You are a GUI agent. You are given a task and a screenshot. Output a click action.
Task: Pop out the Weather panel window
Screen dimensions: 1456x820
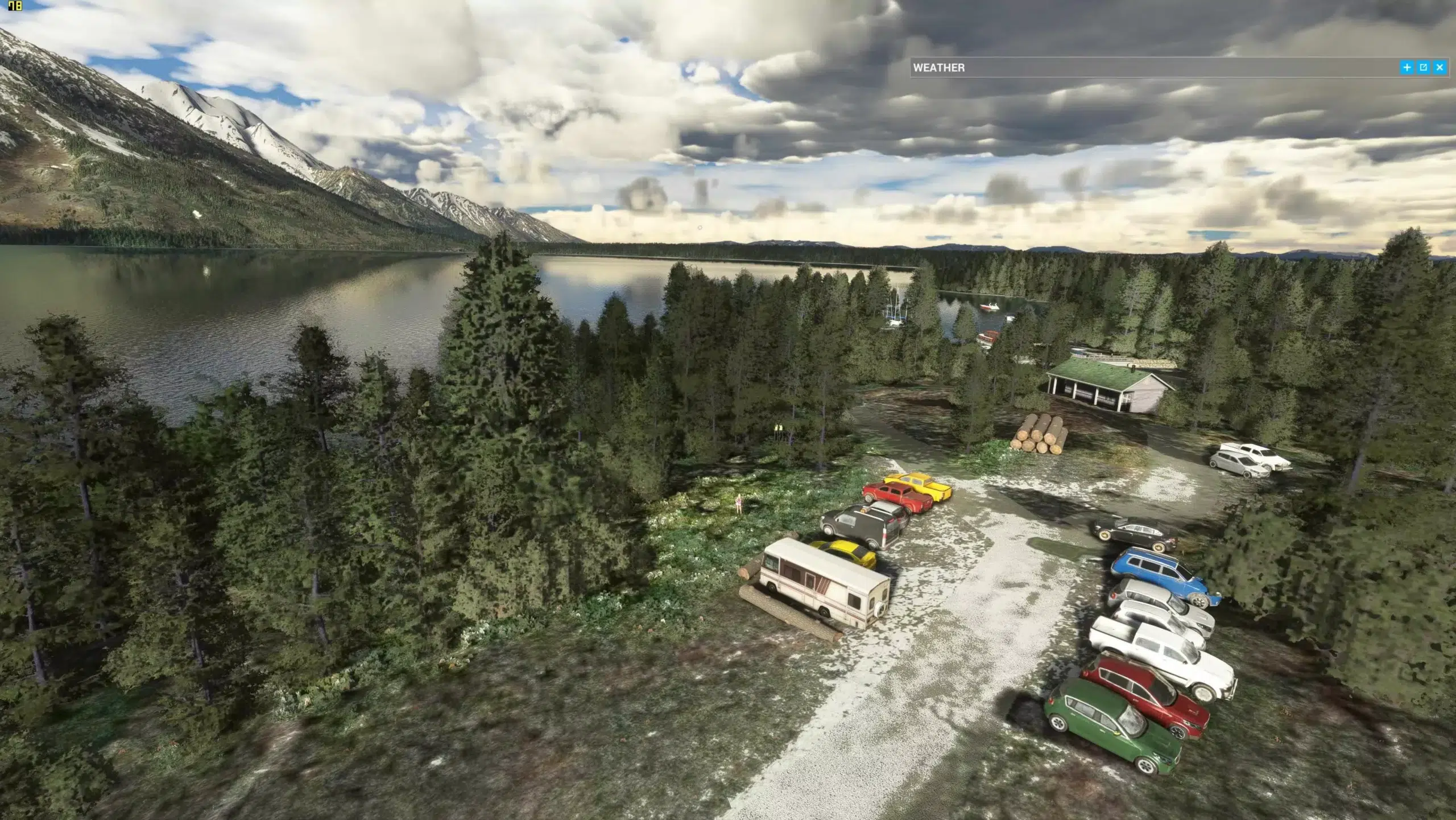tap(1423, 68)
